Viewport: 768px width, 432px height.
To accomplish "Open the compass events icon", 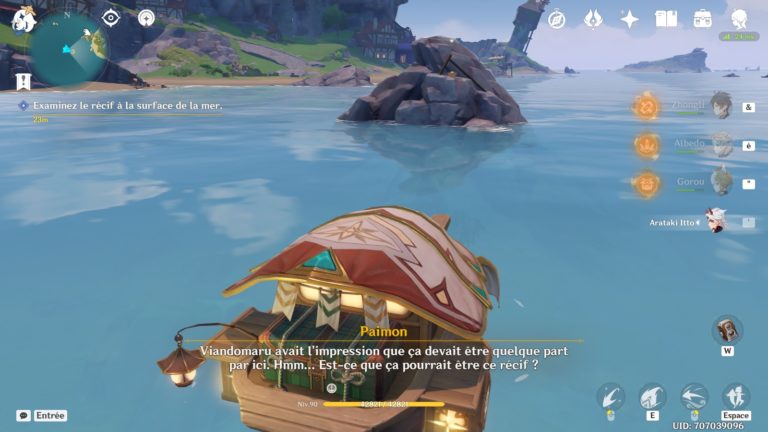I will click(557, 19).
